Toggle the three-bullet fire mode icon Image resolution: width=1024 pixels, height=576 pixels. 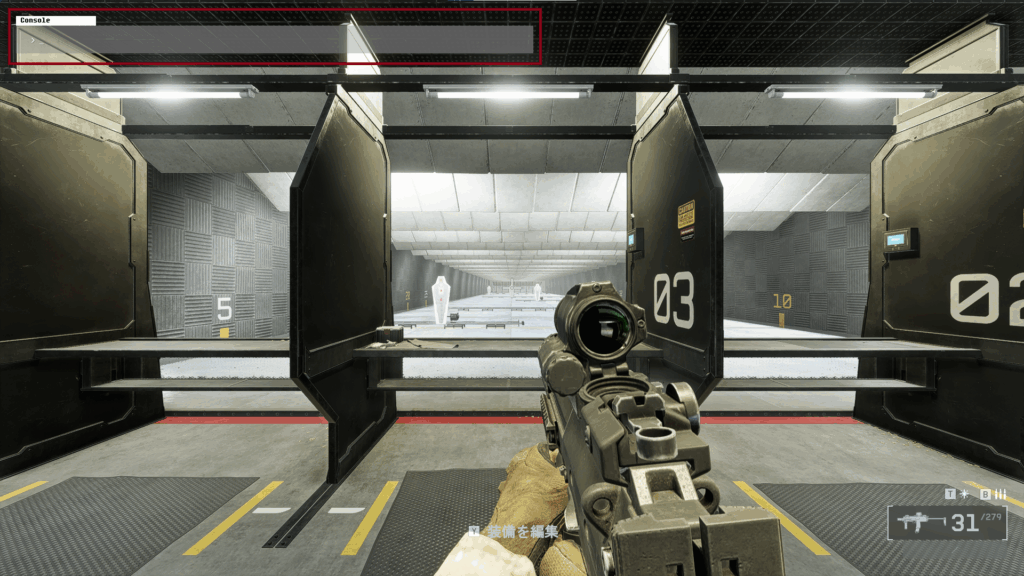point(999,494)
